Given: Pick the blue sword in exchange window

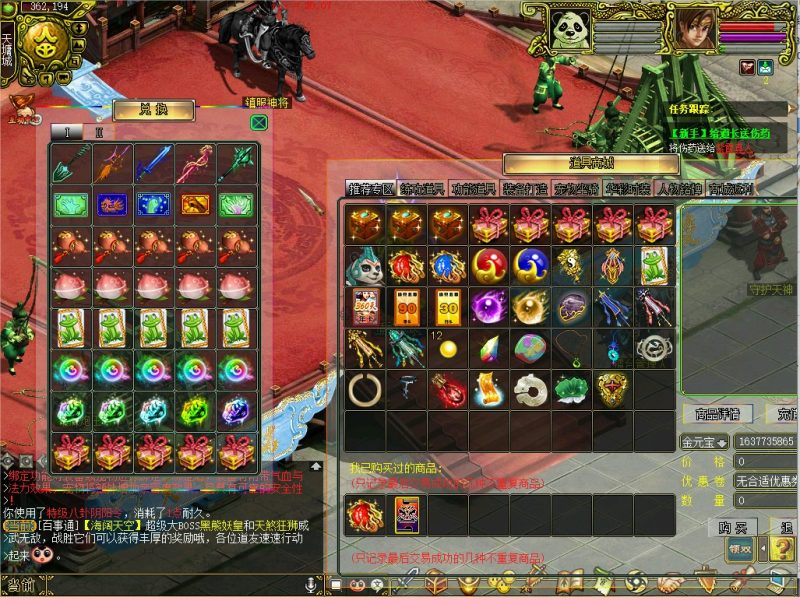Looking at the screenshot, I should [x=153, y=162].
